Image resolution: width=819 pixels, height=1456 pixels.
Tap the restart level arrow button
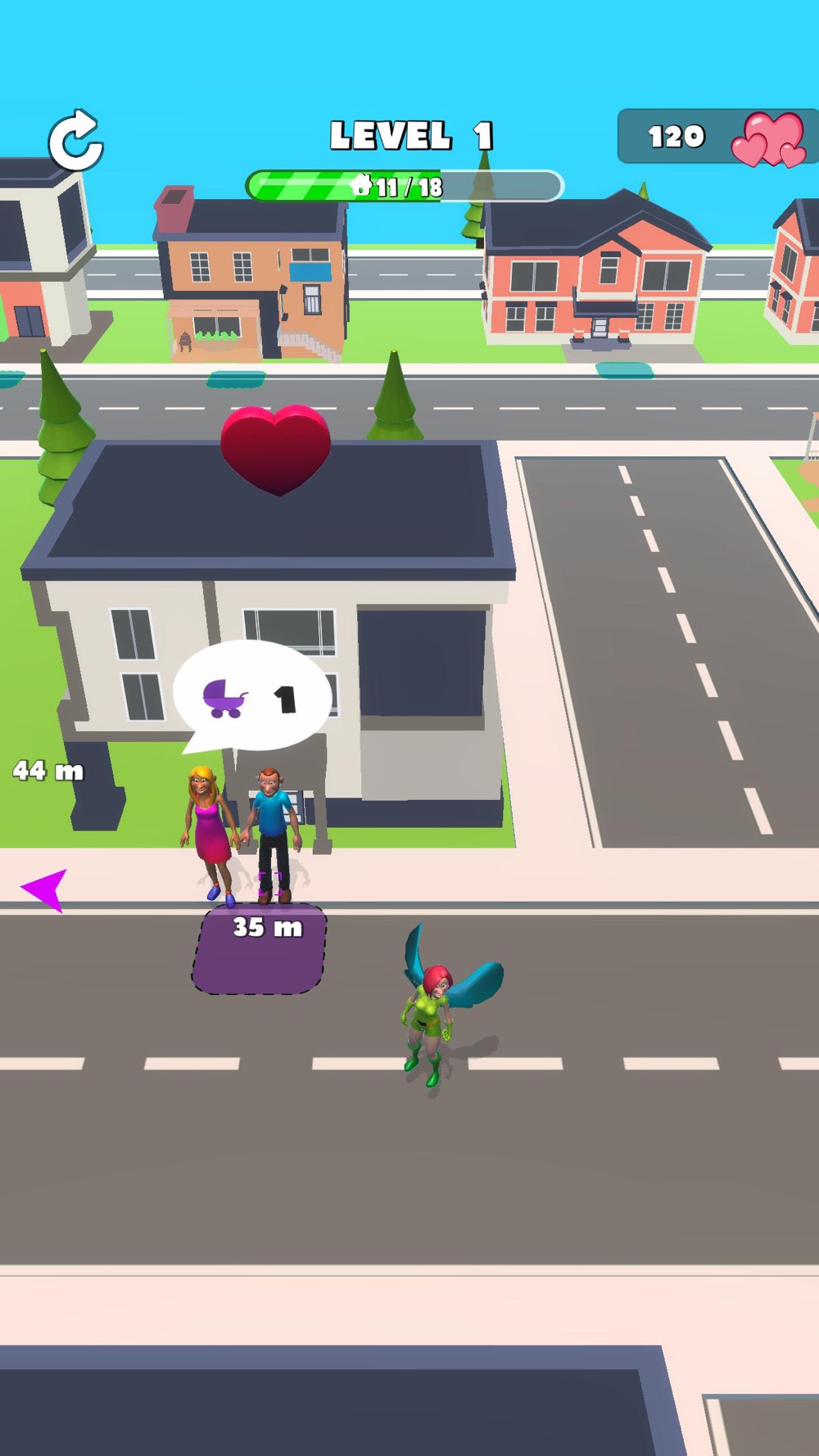(x=75, y=142)
